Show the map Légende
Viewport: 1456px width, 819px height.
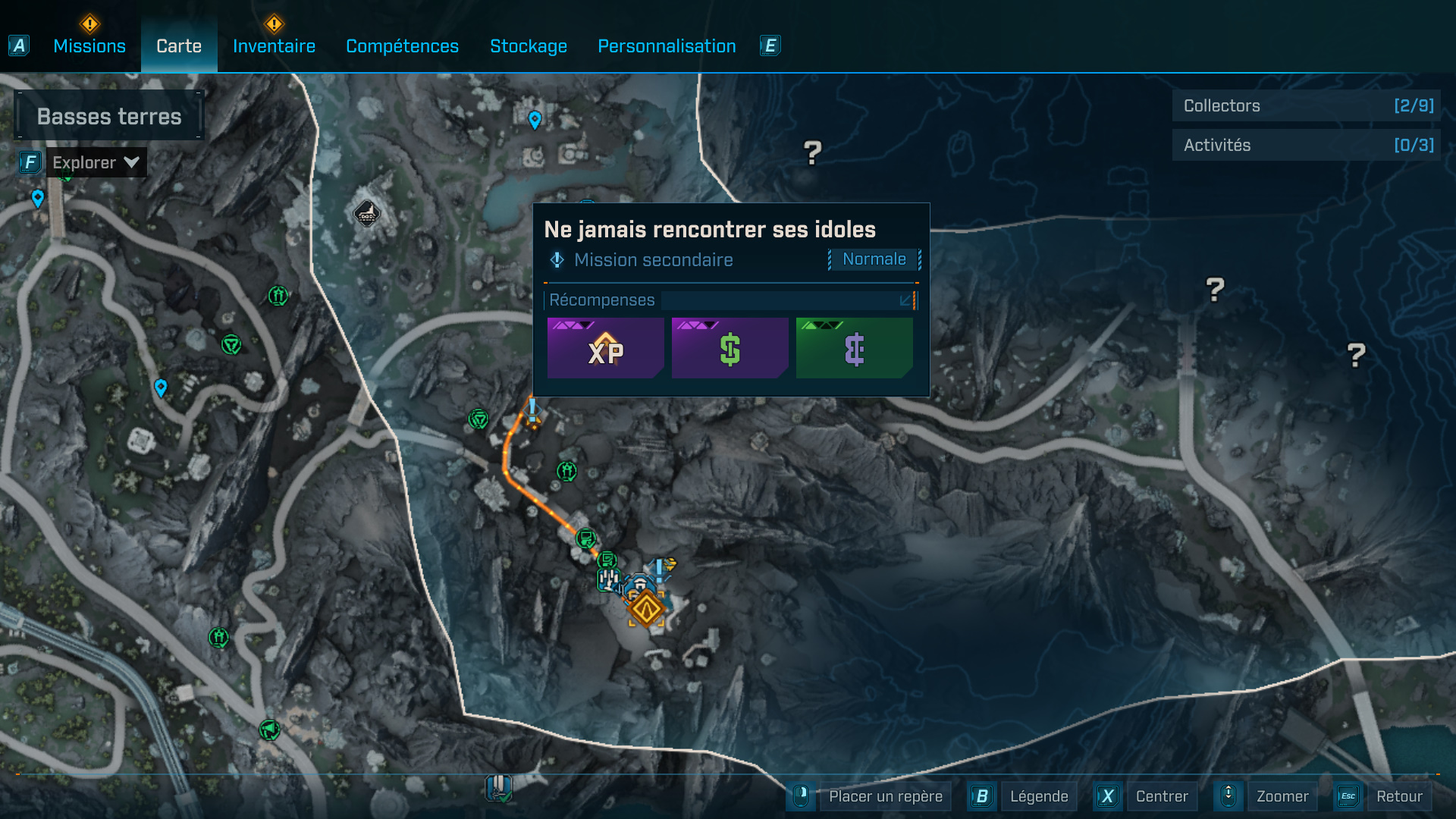pos(1038,796)
